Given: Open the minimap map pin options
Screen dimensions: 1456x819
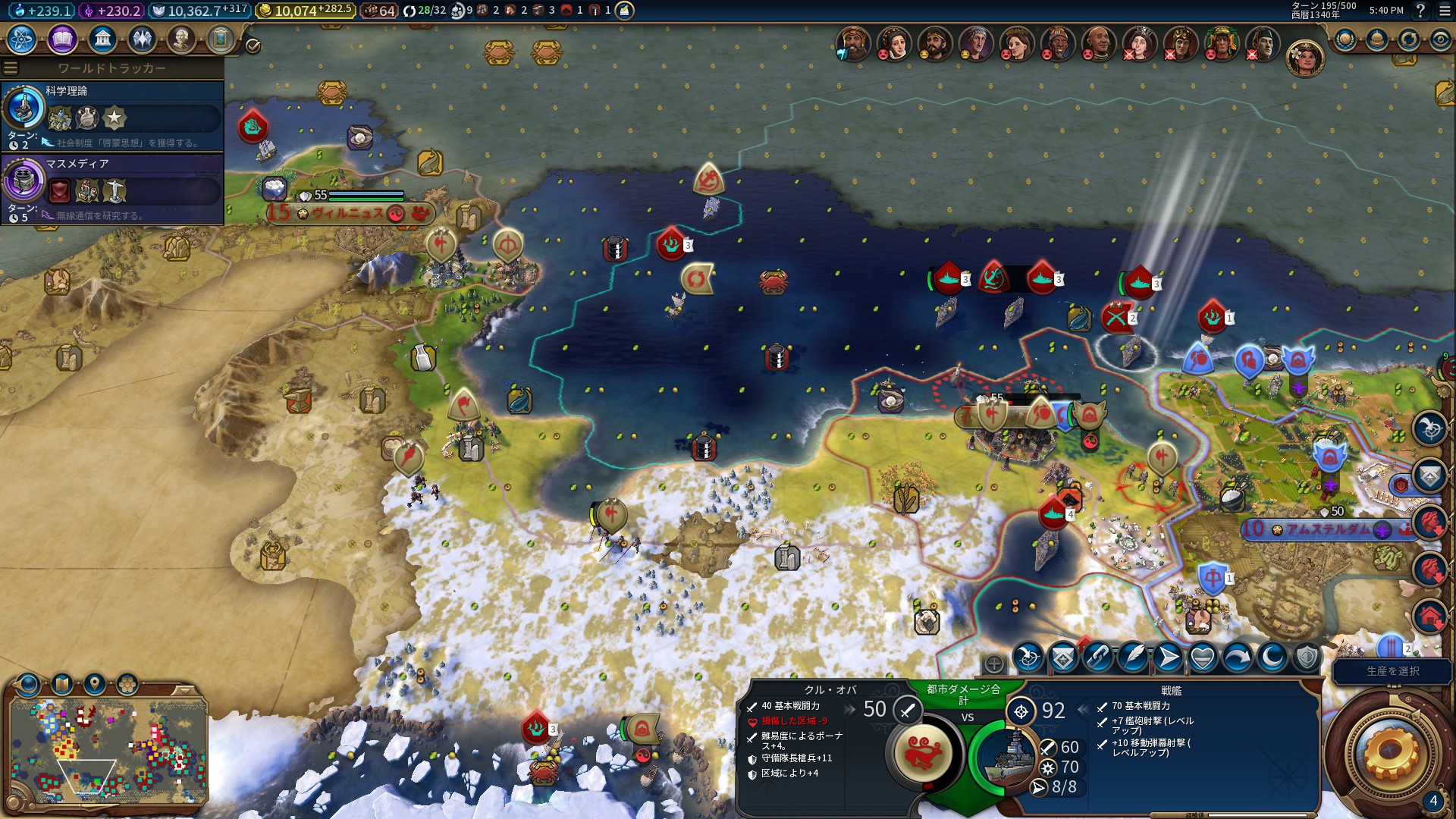Looking at the screenshot, I should [x=95, y=685].
